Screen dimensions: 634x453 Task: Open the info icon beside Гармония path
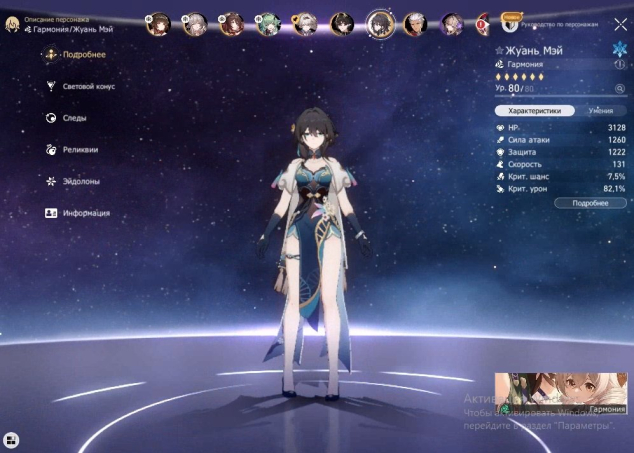point(620,64)
